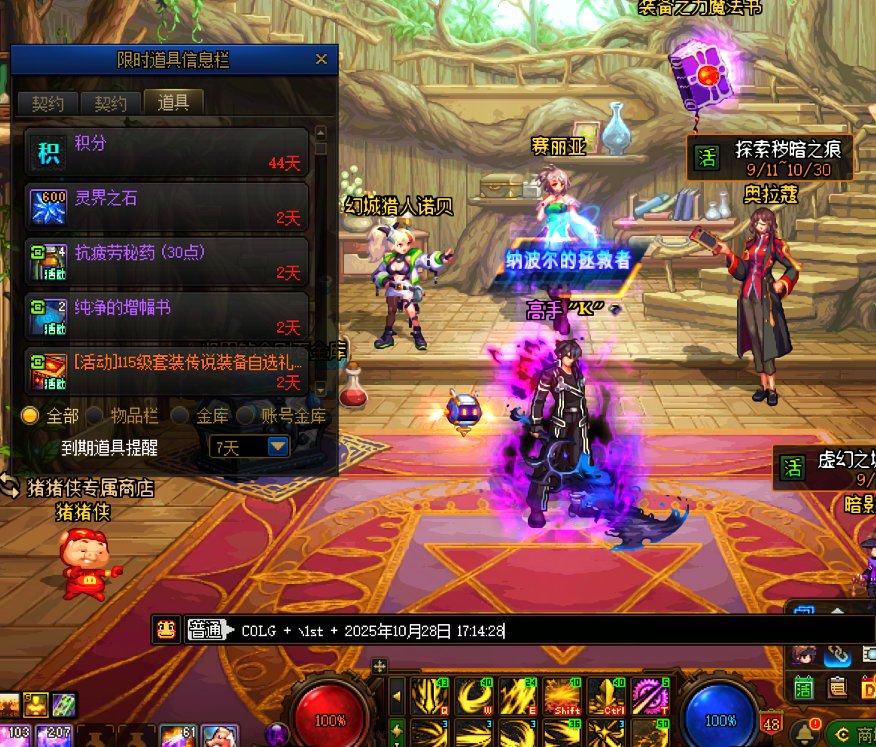Select the 灵界之石 item row

pyautogui.click(x=166, y=207)
